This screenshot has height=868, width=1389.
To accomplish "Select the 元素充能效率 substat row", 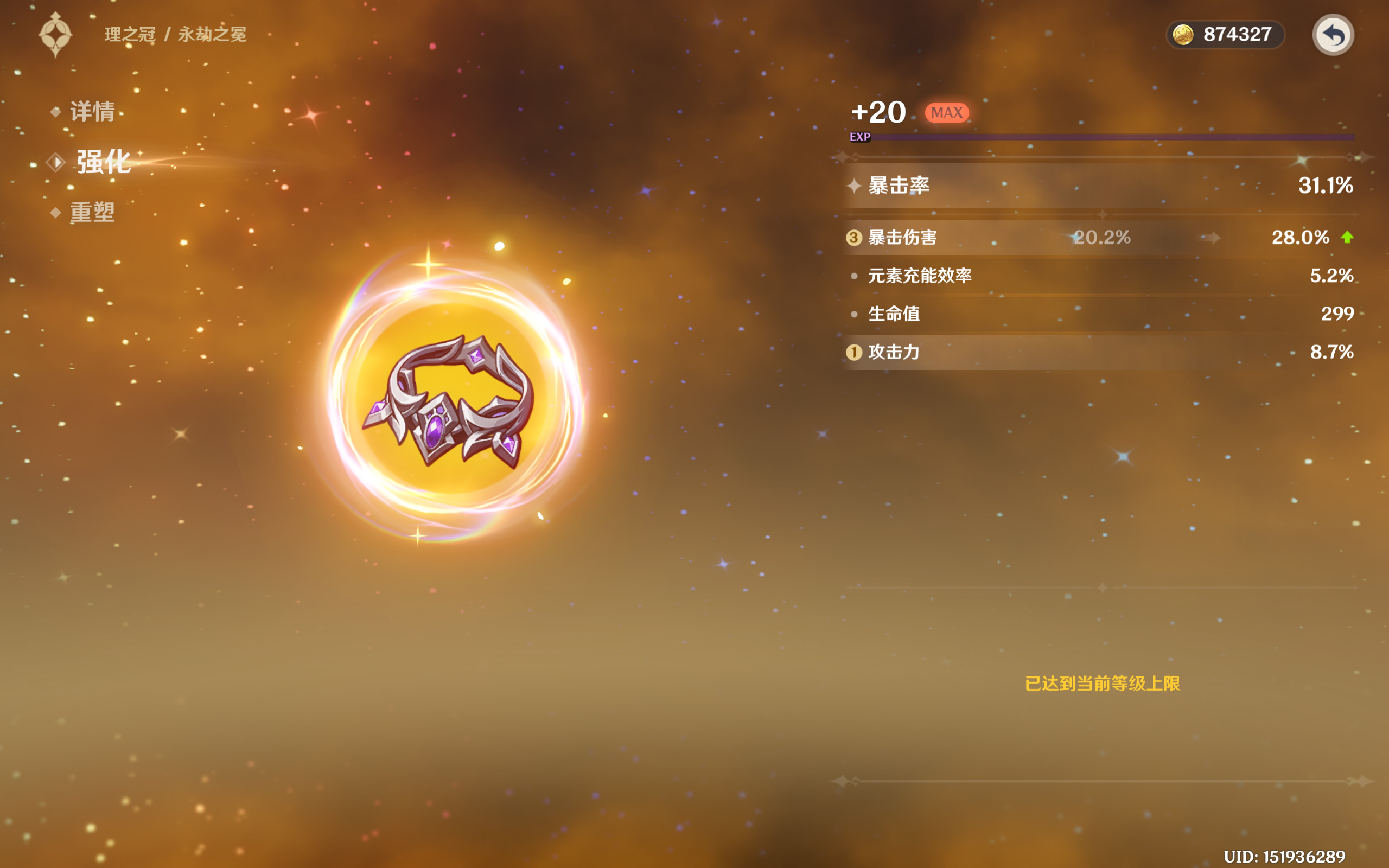I will (1100, 276).
